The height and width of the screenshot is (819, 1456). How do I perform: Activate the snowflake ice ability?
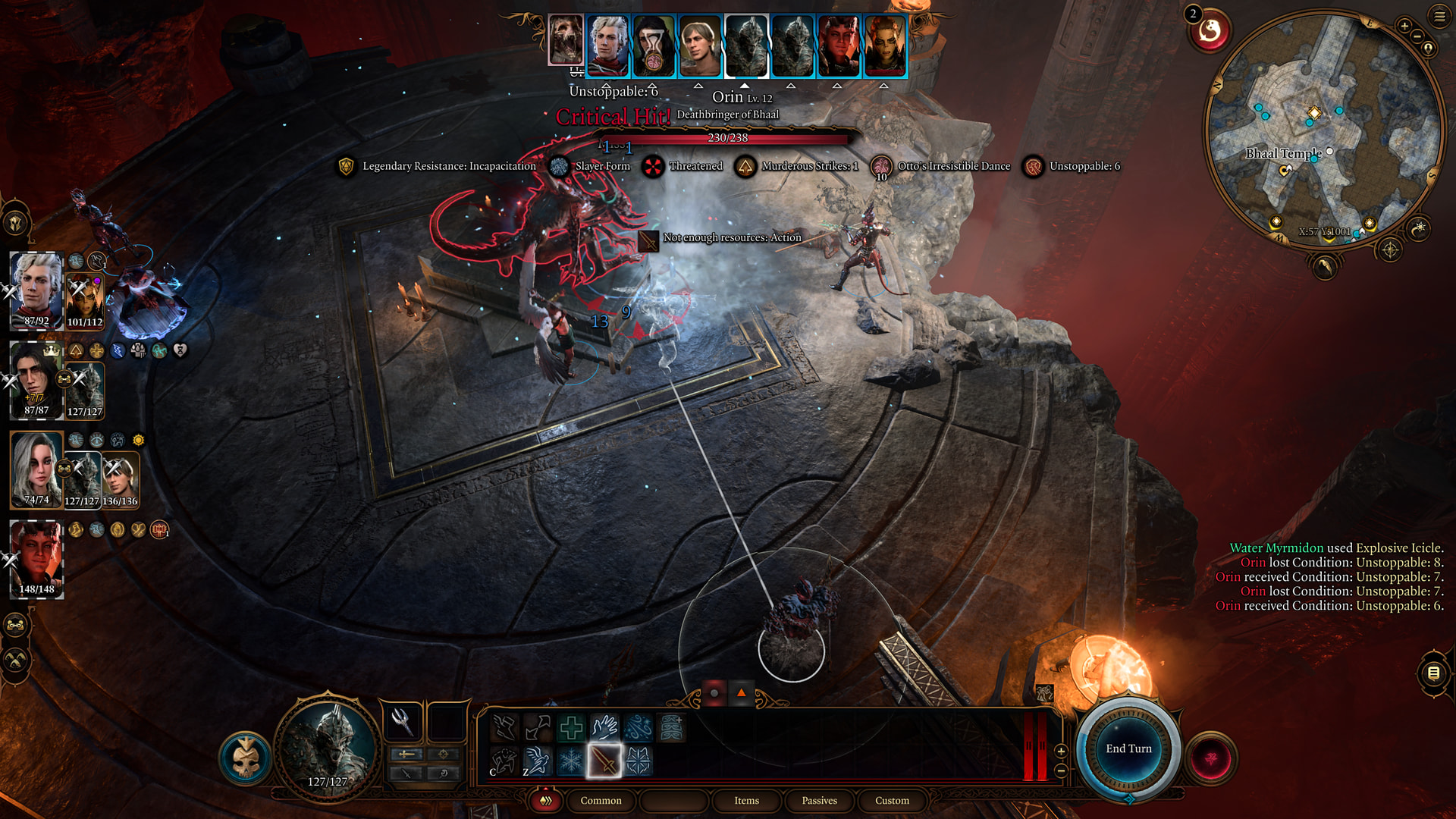pyautogui.click(x=570, y=761)
